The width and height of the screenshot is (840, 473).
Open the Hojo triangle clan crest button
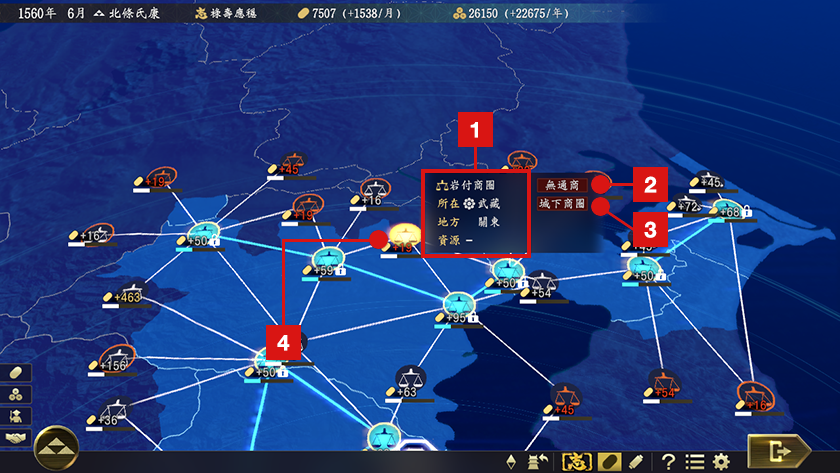(56, 448)
